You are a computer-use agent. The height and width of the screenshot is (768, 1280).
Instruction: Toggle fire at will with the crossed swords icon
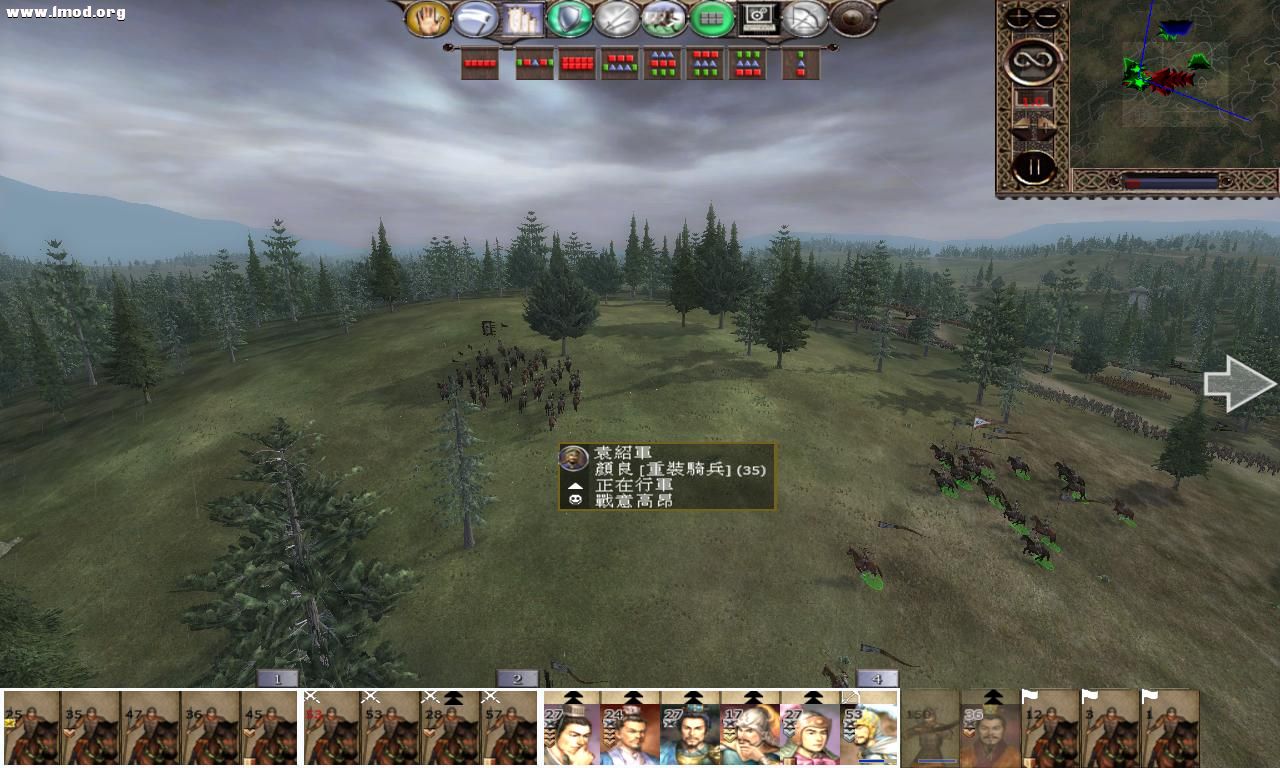[x=617, y=20]
